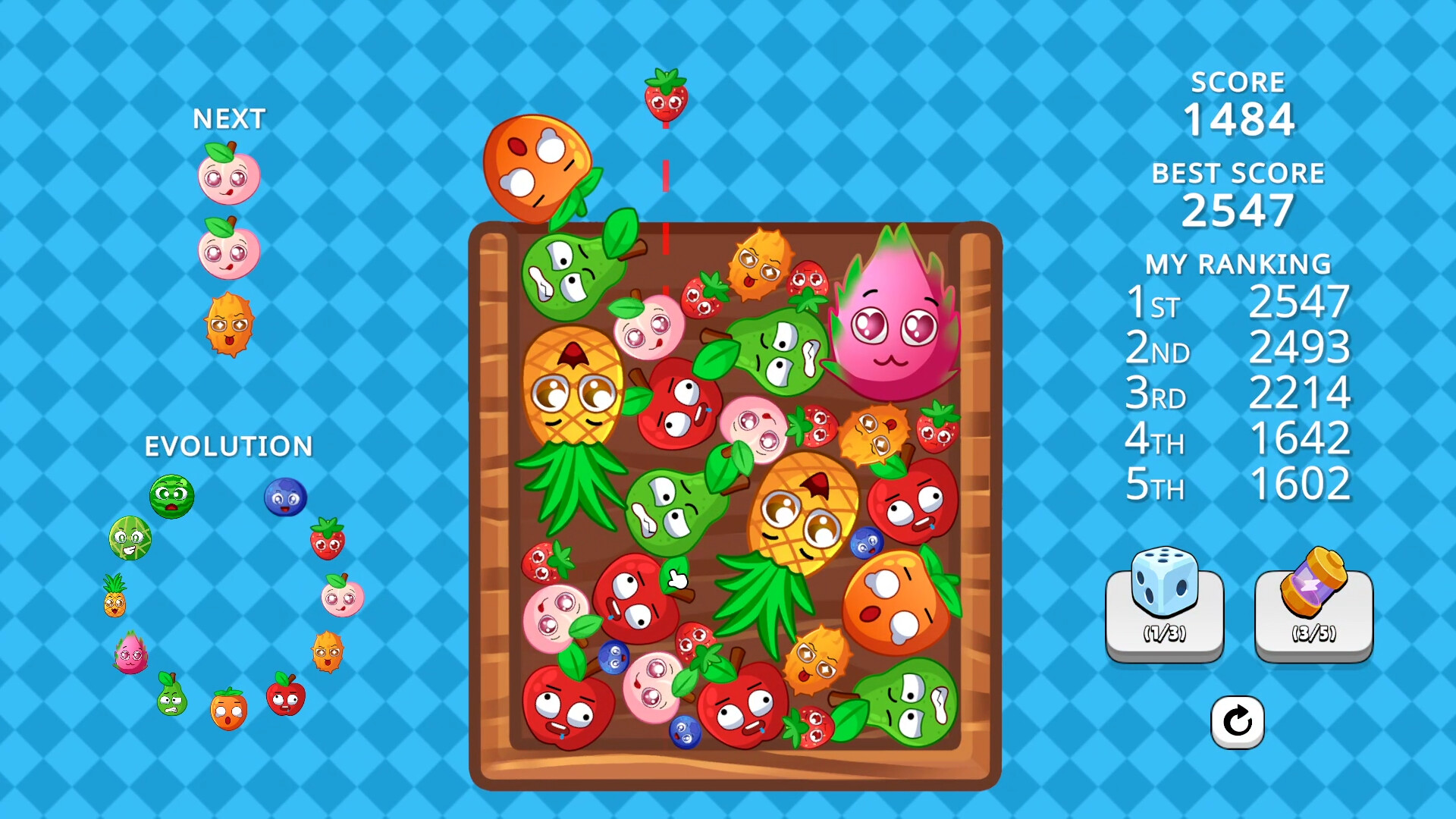Select the watermelon in the evolution chart
This screenshot has width=1456, height=819.
point(172,497)
